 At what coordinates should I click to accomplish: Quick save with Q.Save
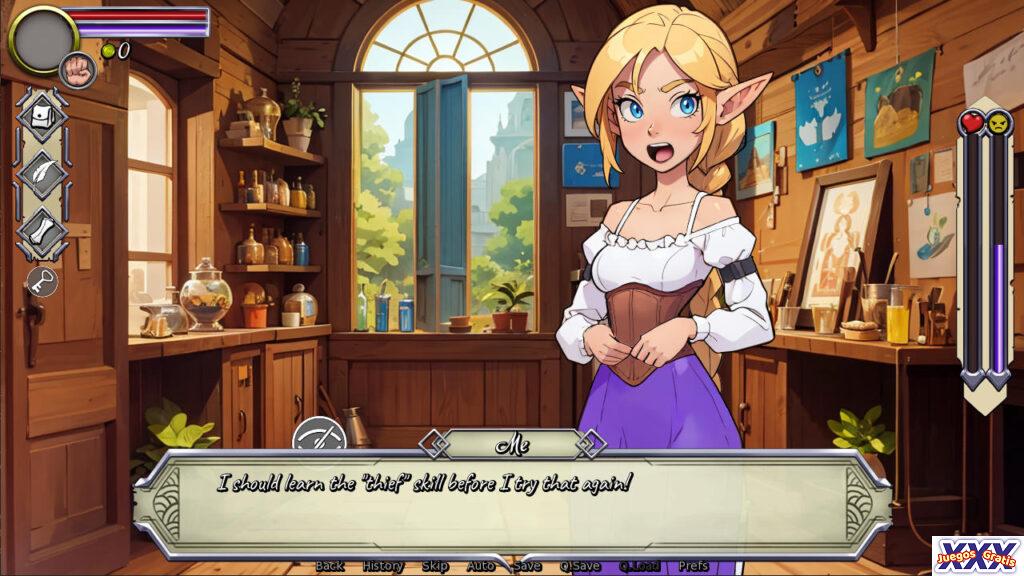click(x=580, y=566)
